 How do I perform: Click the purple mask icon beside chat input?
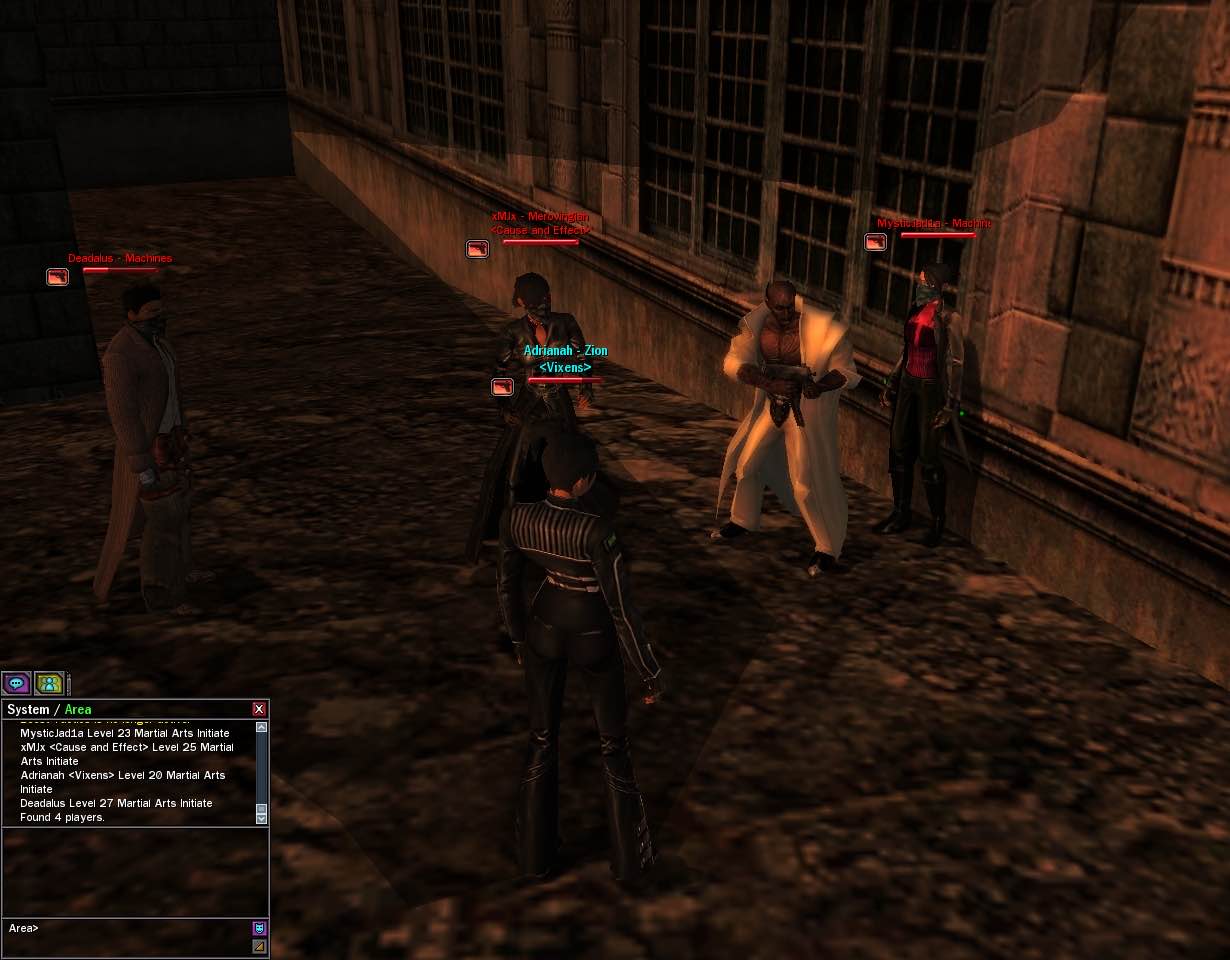[x=259, y=928]
